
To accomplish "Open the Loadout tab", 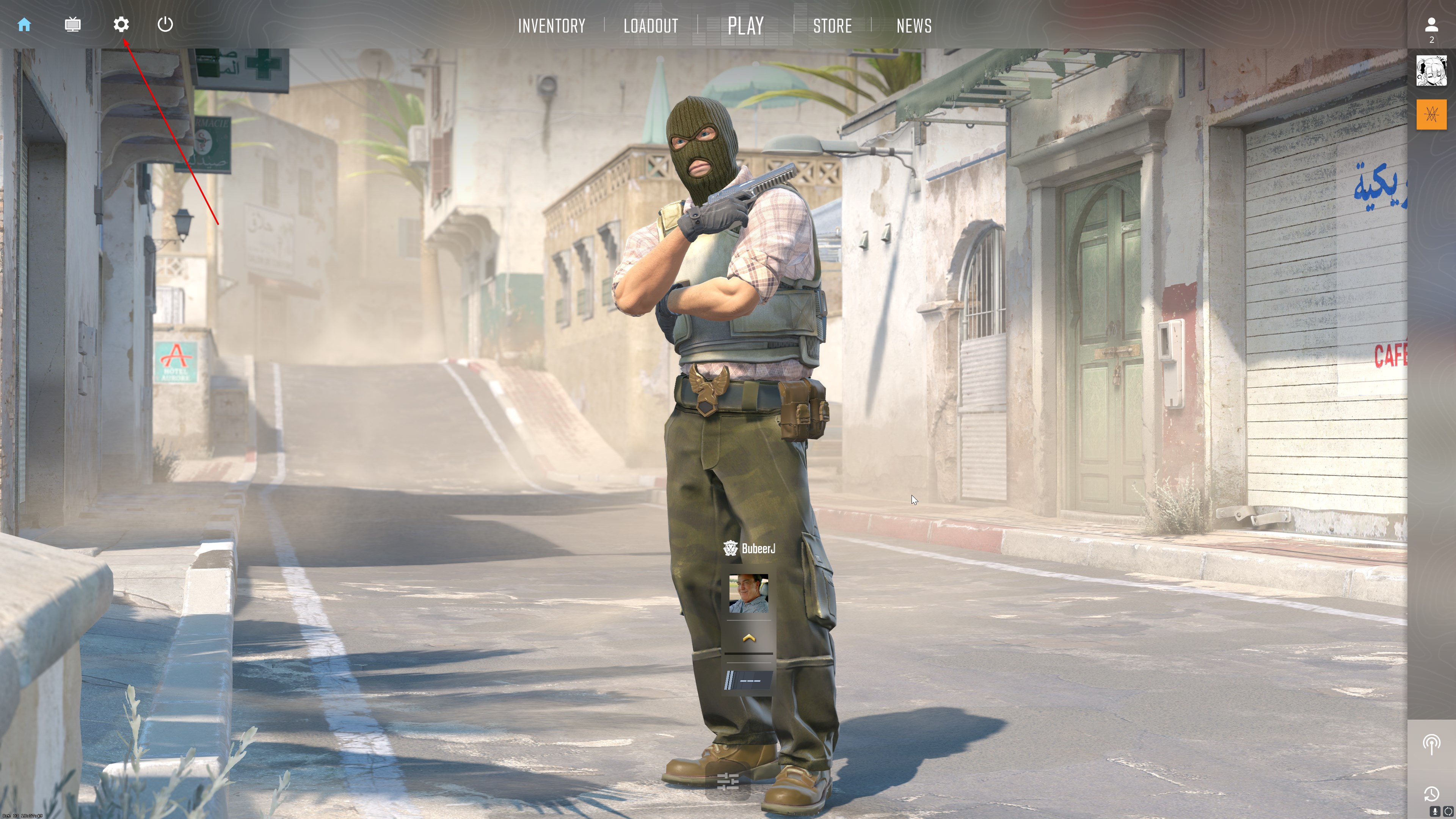I will pos(651,26).
